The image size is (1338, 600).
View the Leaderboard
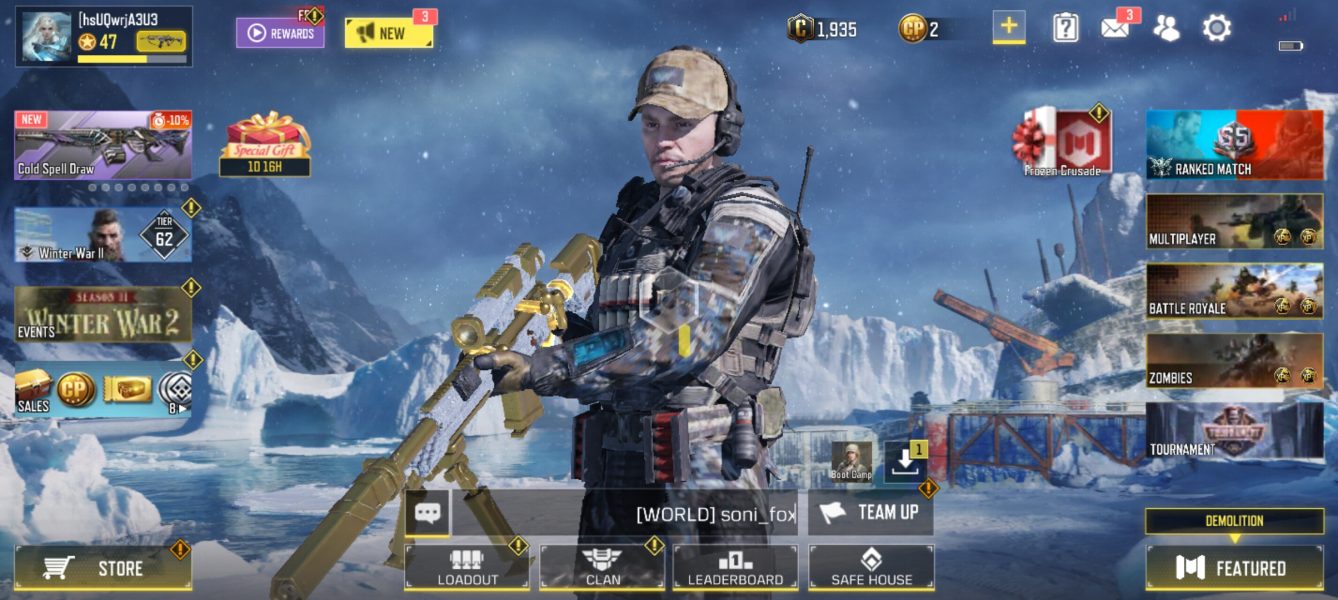coord(735,567)
